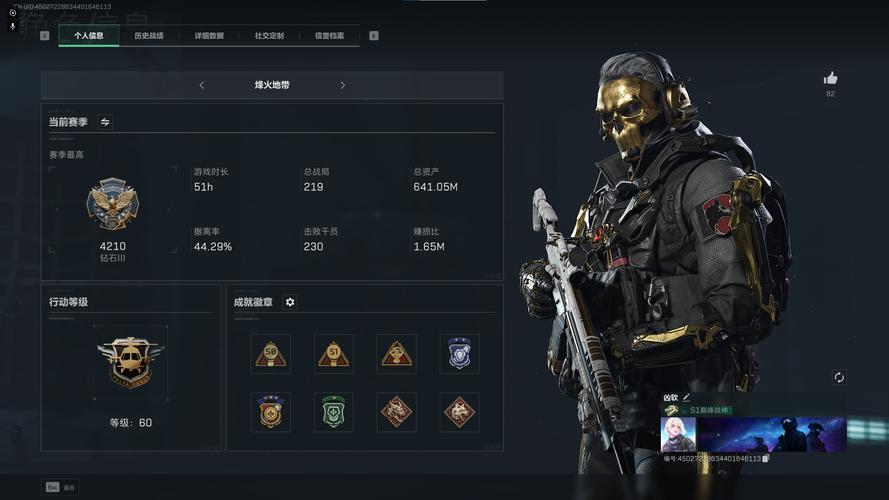889x500 pixels.
Task: Select the 社交定制 tab
Action: [x=269, y=36]
